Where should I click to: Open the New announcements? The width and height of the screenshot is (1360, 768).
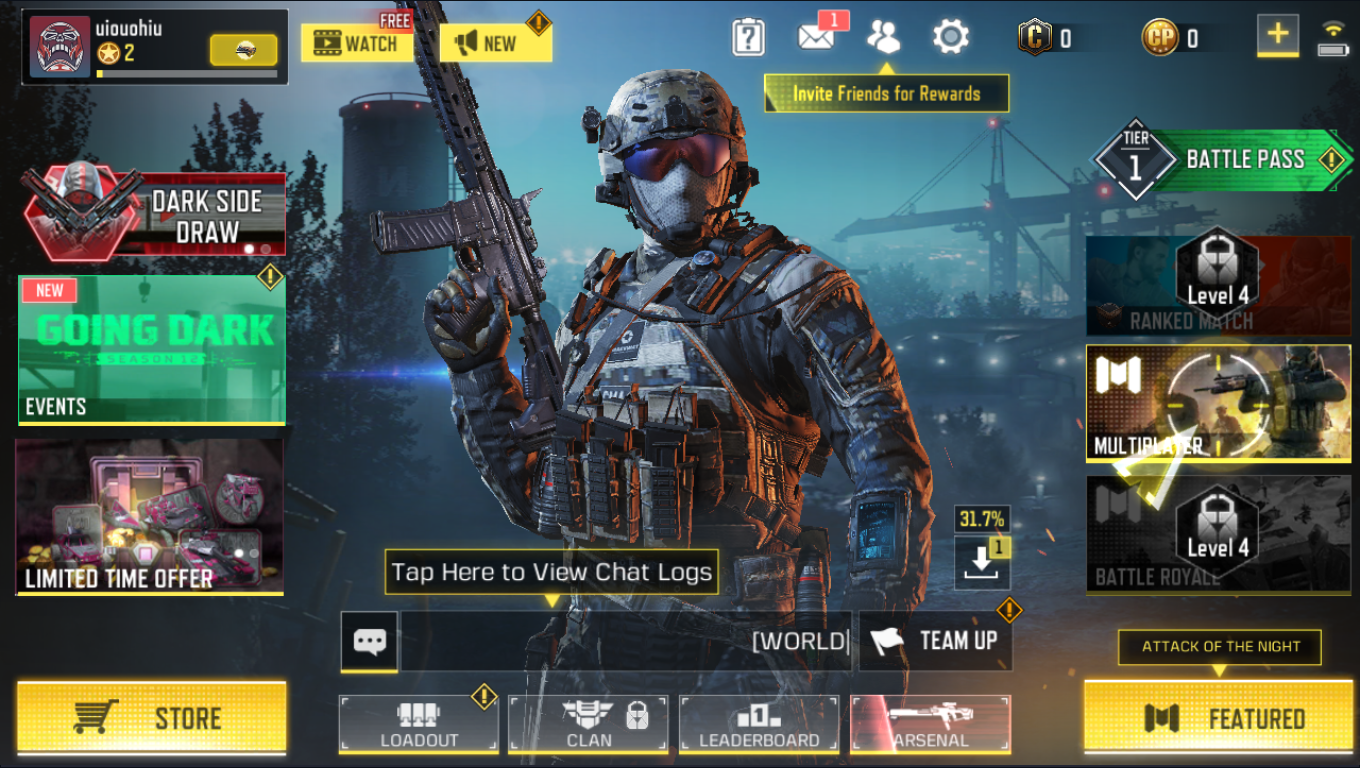495,43
